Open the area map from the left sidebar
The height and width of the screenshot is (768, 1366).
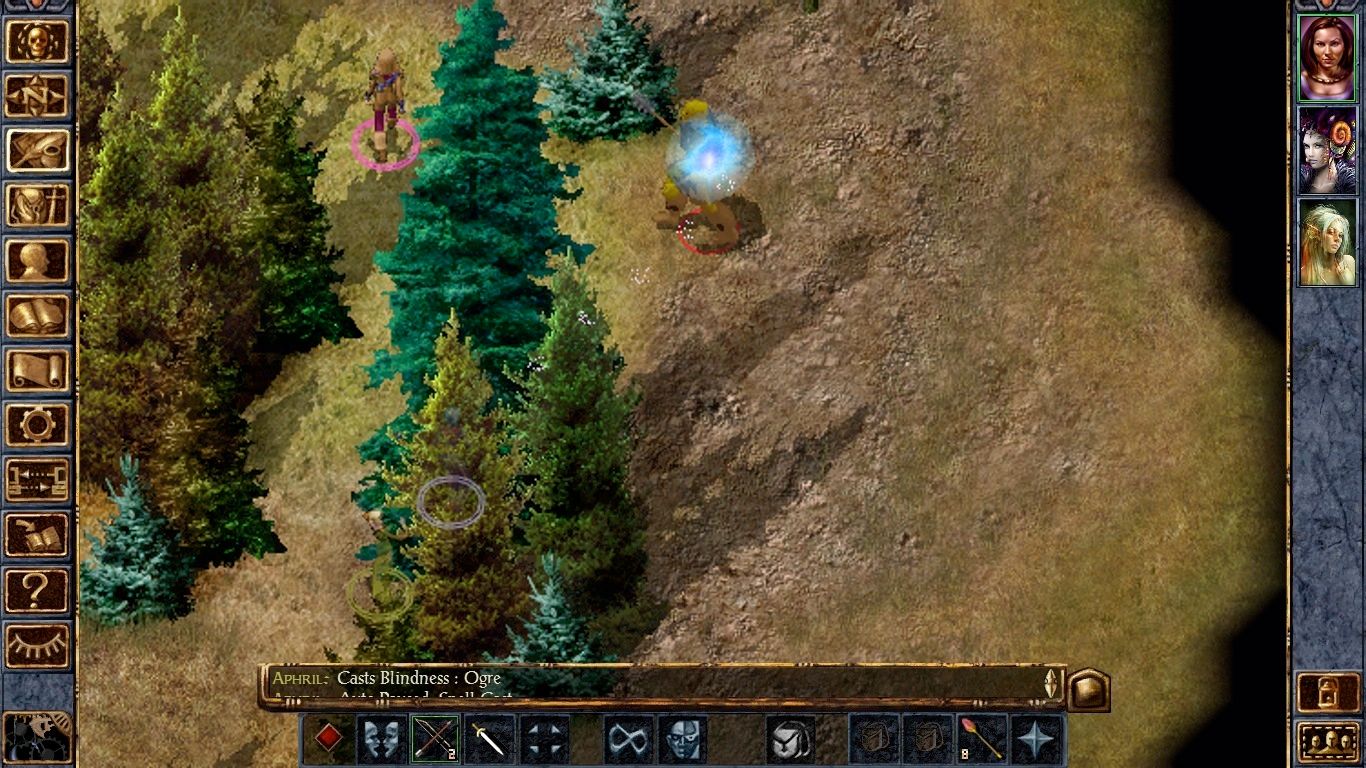(38, 97)
